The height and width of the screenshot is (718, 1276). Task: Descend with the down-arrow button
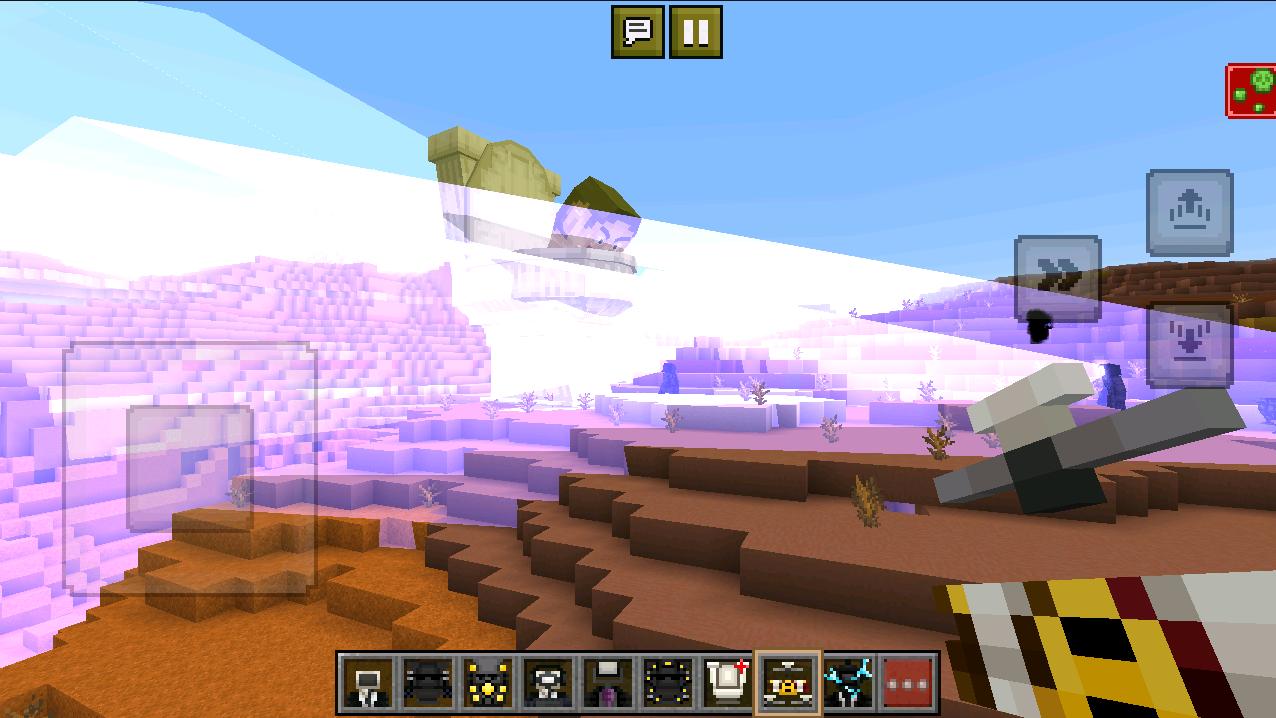pyautogui.click(x=1189, y=345)
